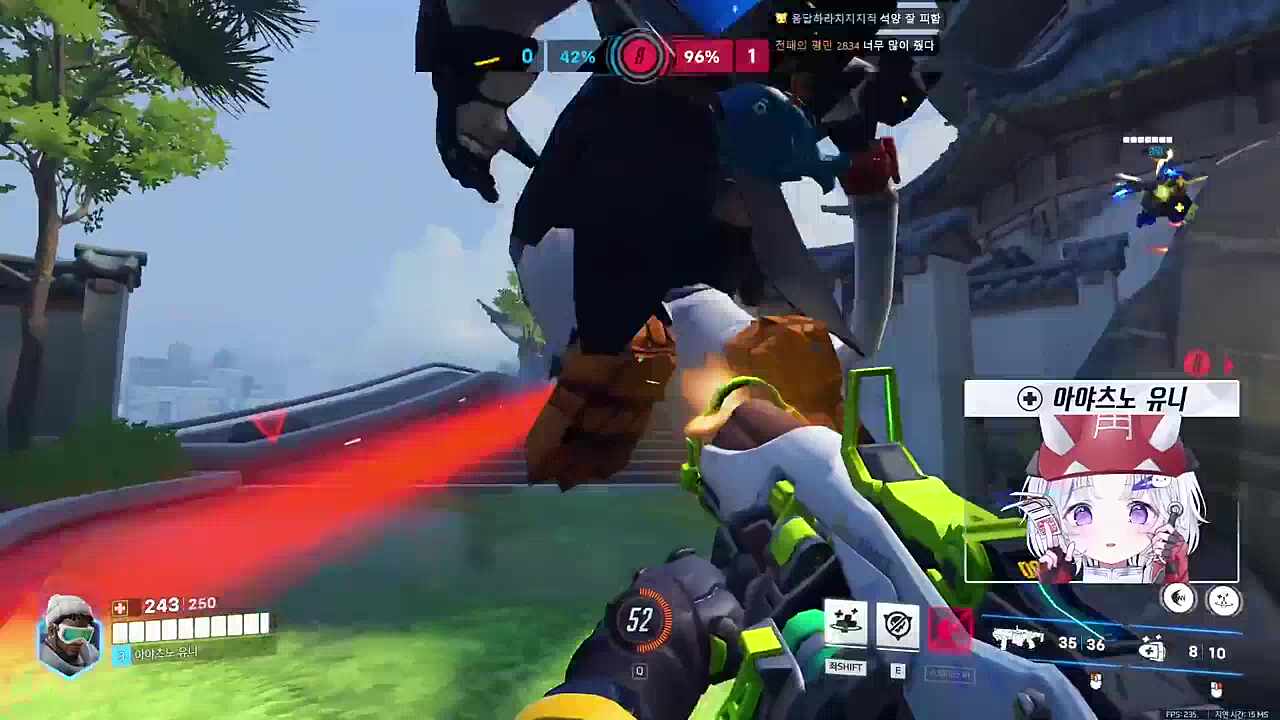Select the healing grenade secondary fire icon
This screenshot has width=1280, height=720.
coord(1152,650)
